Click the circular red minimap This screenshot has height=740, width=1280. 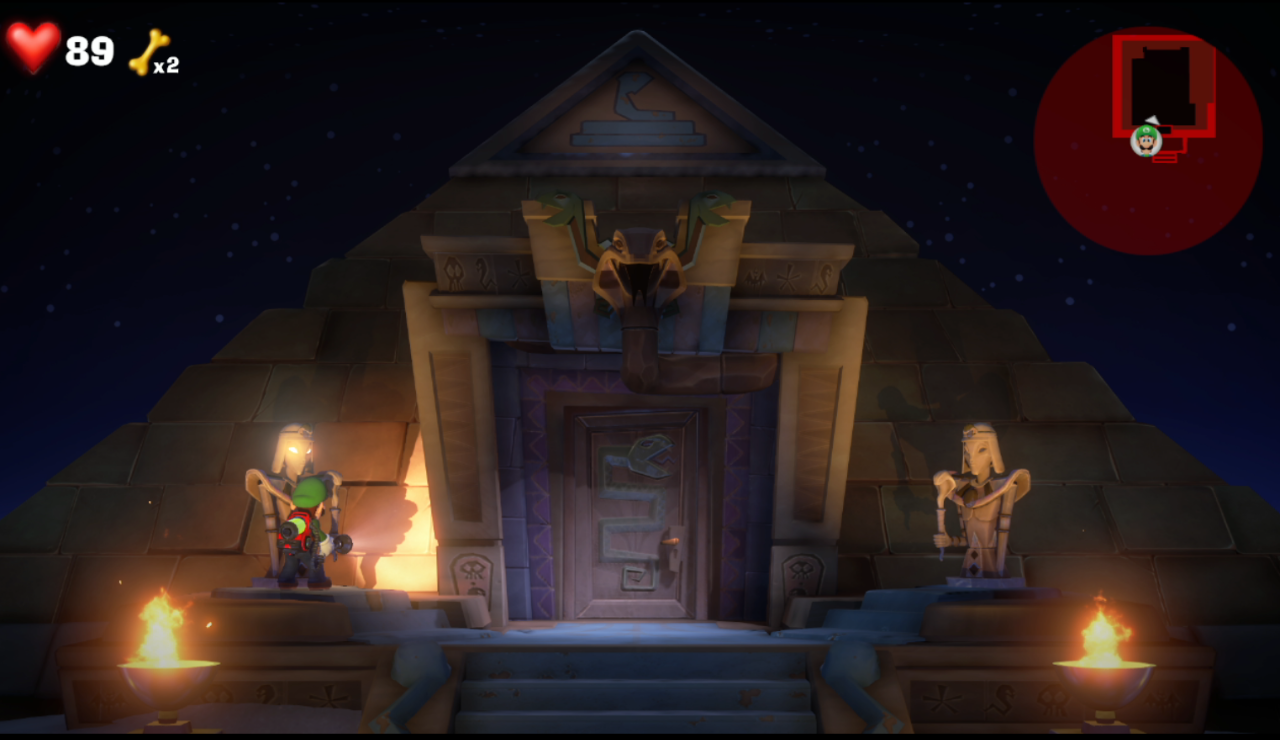1147,141
